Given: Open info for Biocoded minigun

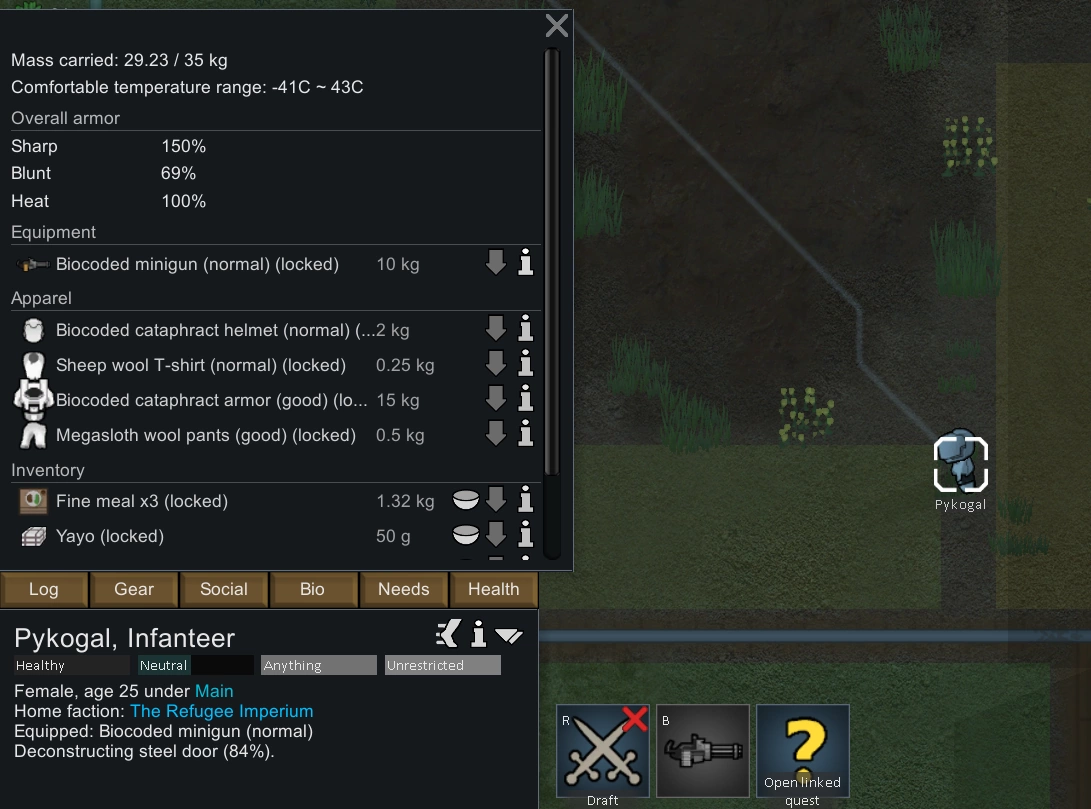Looking at the screenshot, I should (526, 265).
